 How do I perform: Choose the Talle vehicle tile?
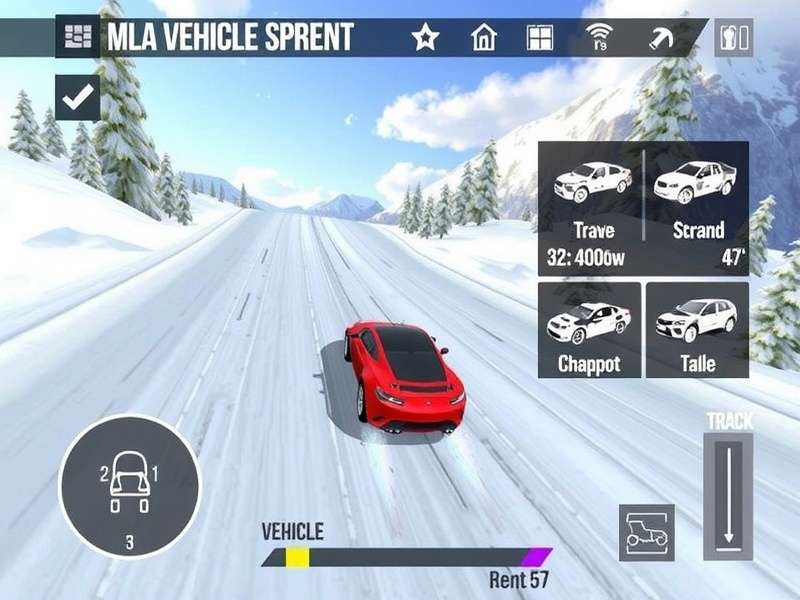coord(697,329)
